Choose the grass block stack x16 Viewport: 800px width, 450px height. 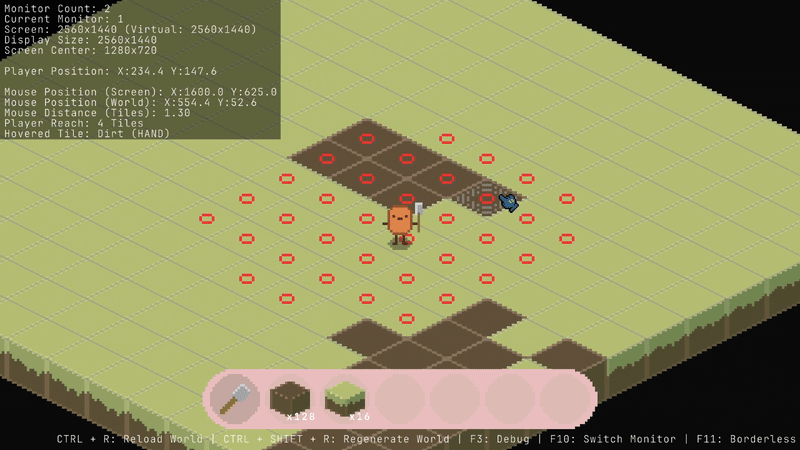click(346, 399)
